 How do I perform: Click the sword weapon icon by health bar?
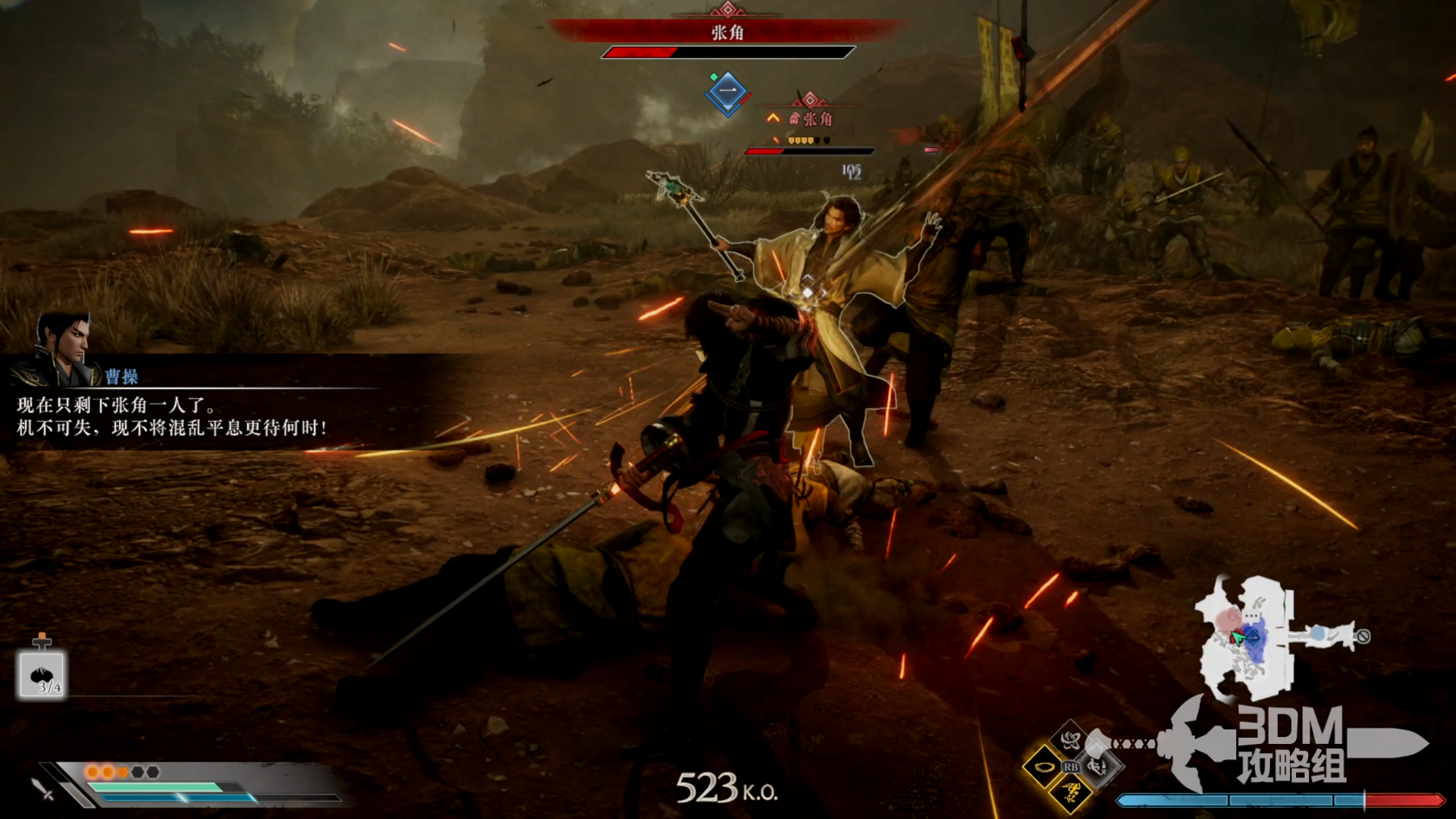click(x=43, y=789)
